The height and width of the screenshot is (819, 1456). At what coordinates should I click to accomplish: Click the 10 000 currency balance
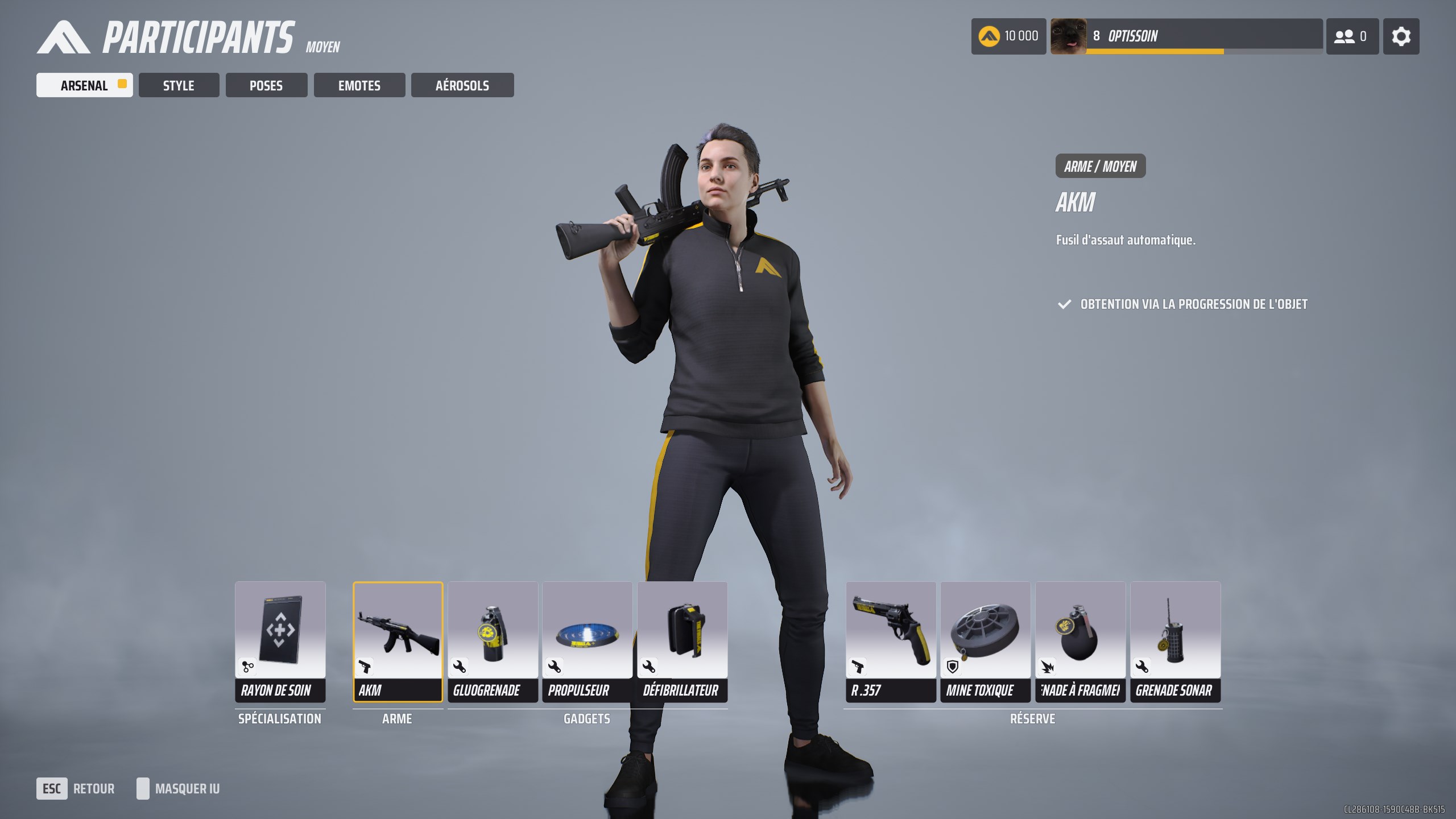[1008, 36]
